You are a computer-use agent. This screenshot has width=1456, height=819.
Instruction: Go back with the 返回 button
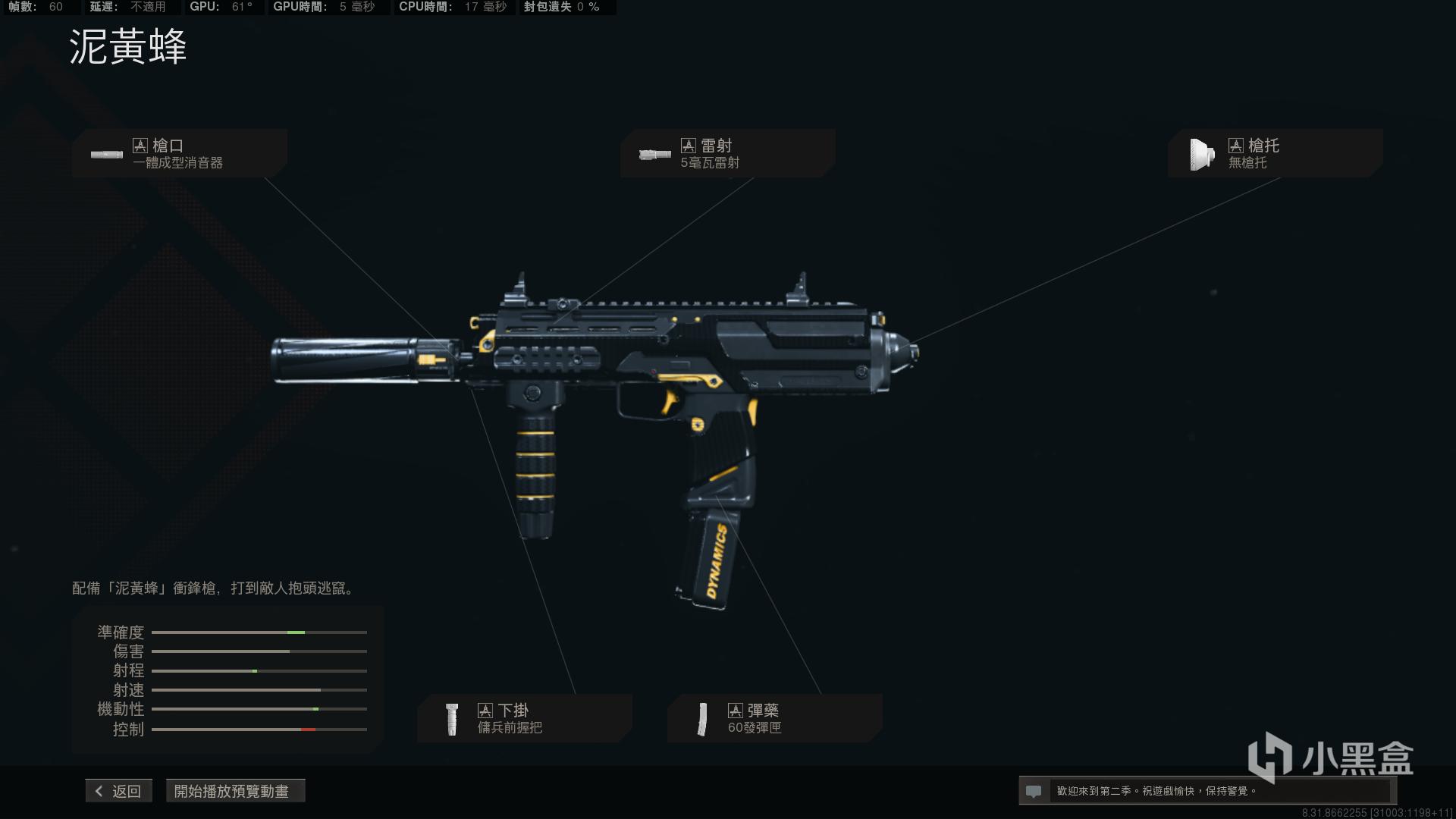coord(119,791)
